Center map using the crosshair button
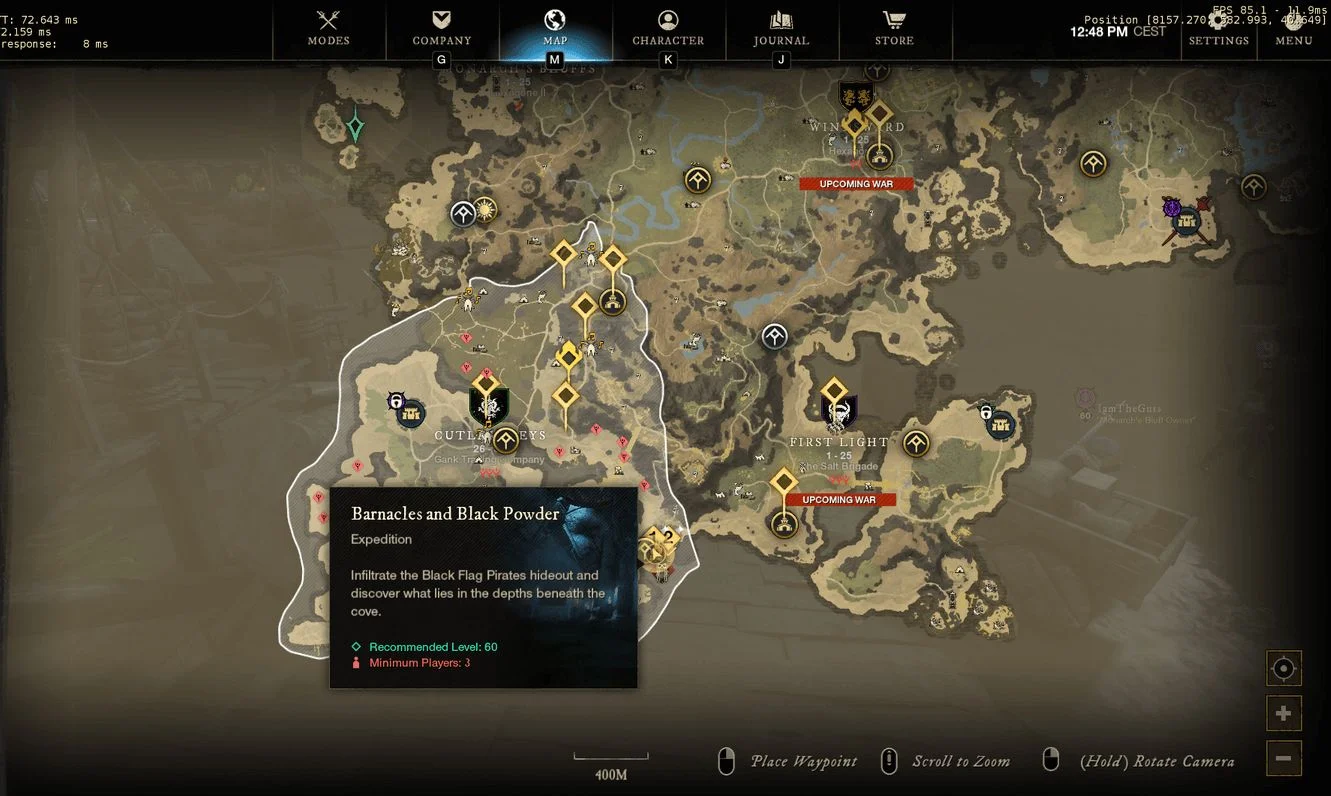The width and height of the screenshot is (1331, 796). point(1284,668)
